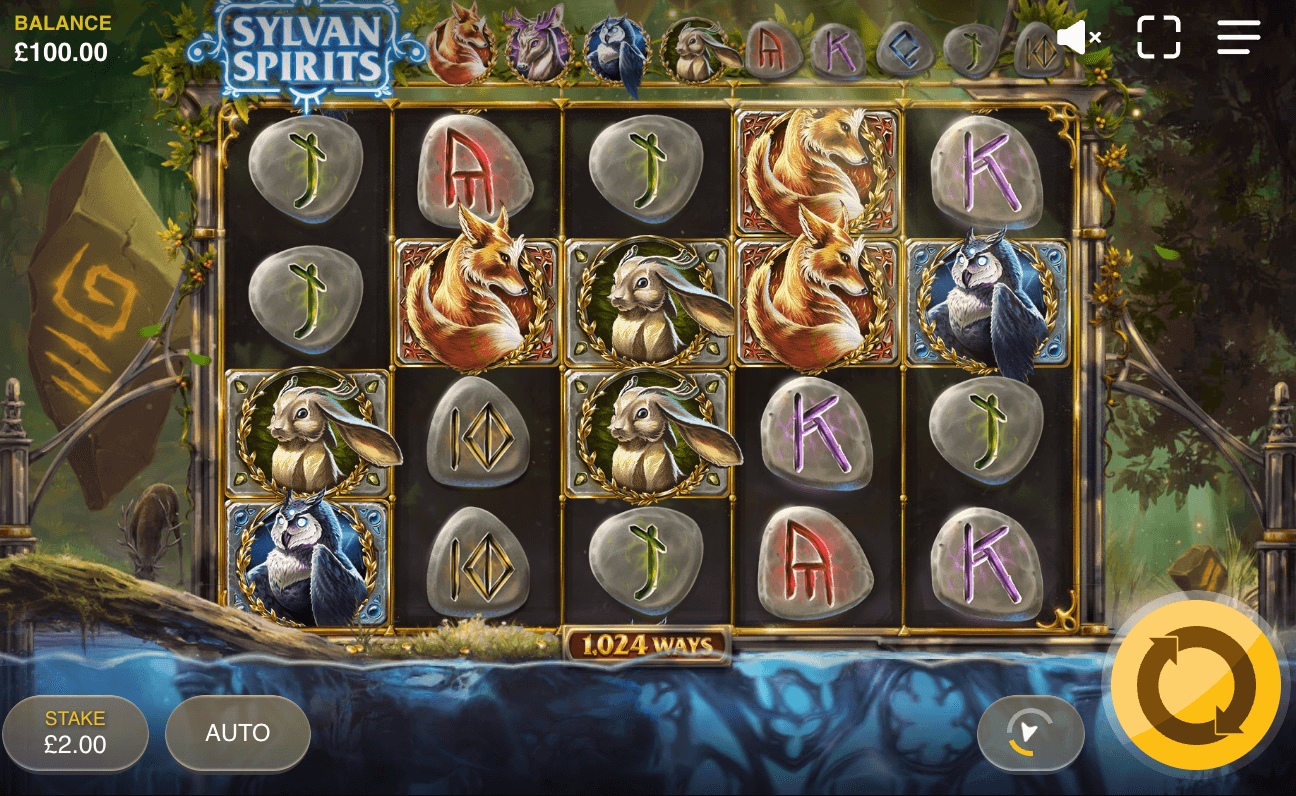Toggle the turbo spin button
The height and width of the screenshot is (796, 1296).
point(1030,733)
